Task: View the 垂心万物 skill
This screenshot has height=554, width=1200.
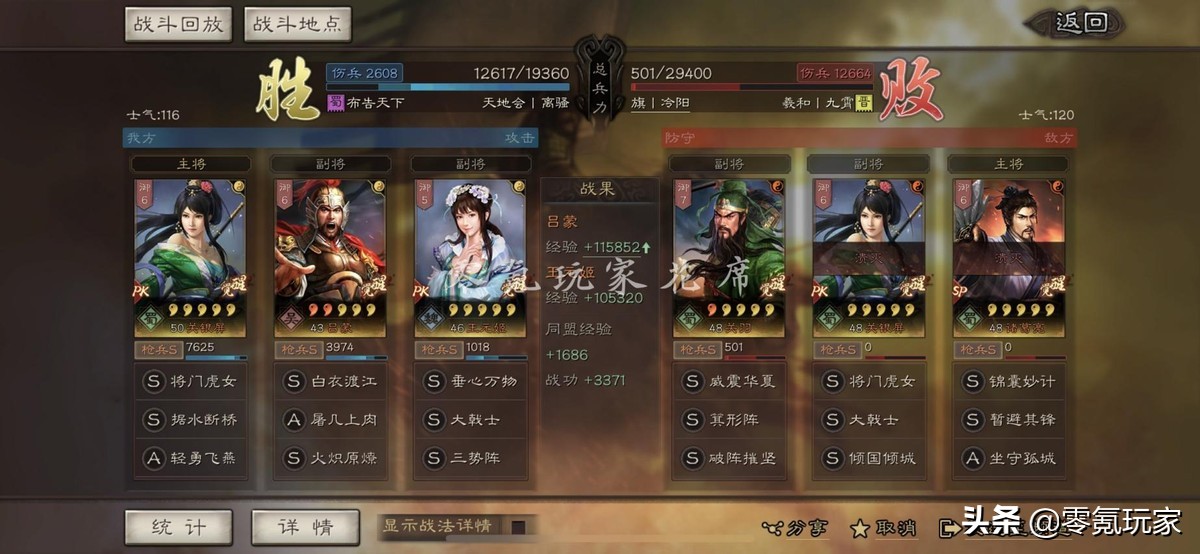Action: [x=470, y=381]
